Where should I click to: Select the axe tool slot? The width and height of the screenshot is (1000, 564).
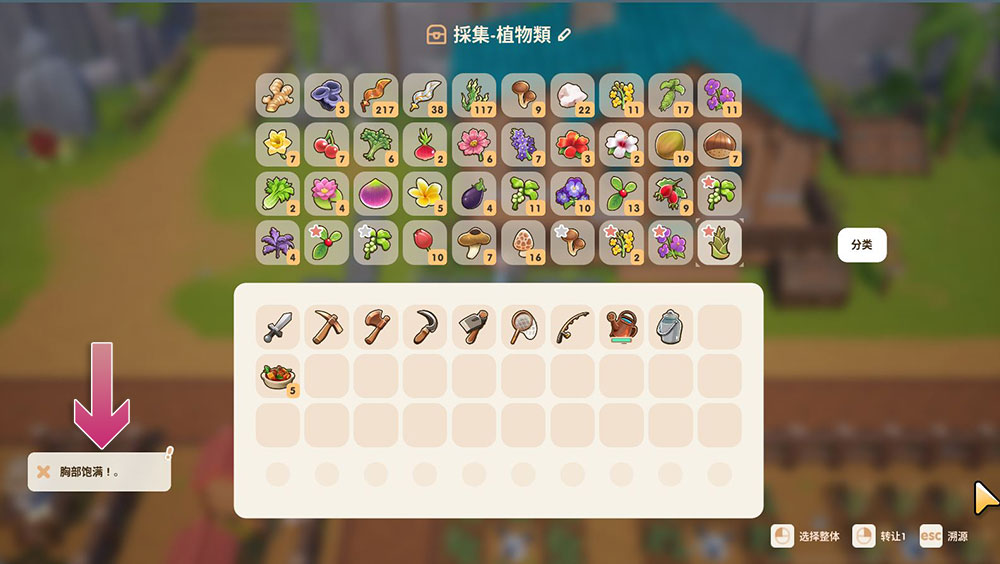click(x=376, y=327)
